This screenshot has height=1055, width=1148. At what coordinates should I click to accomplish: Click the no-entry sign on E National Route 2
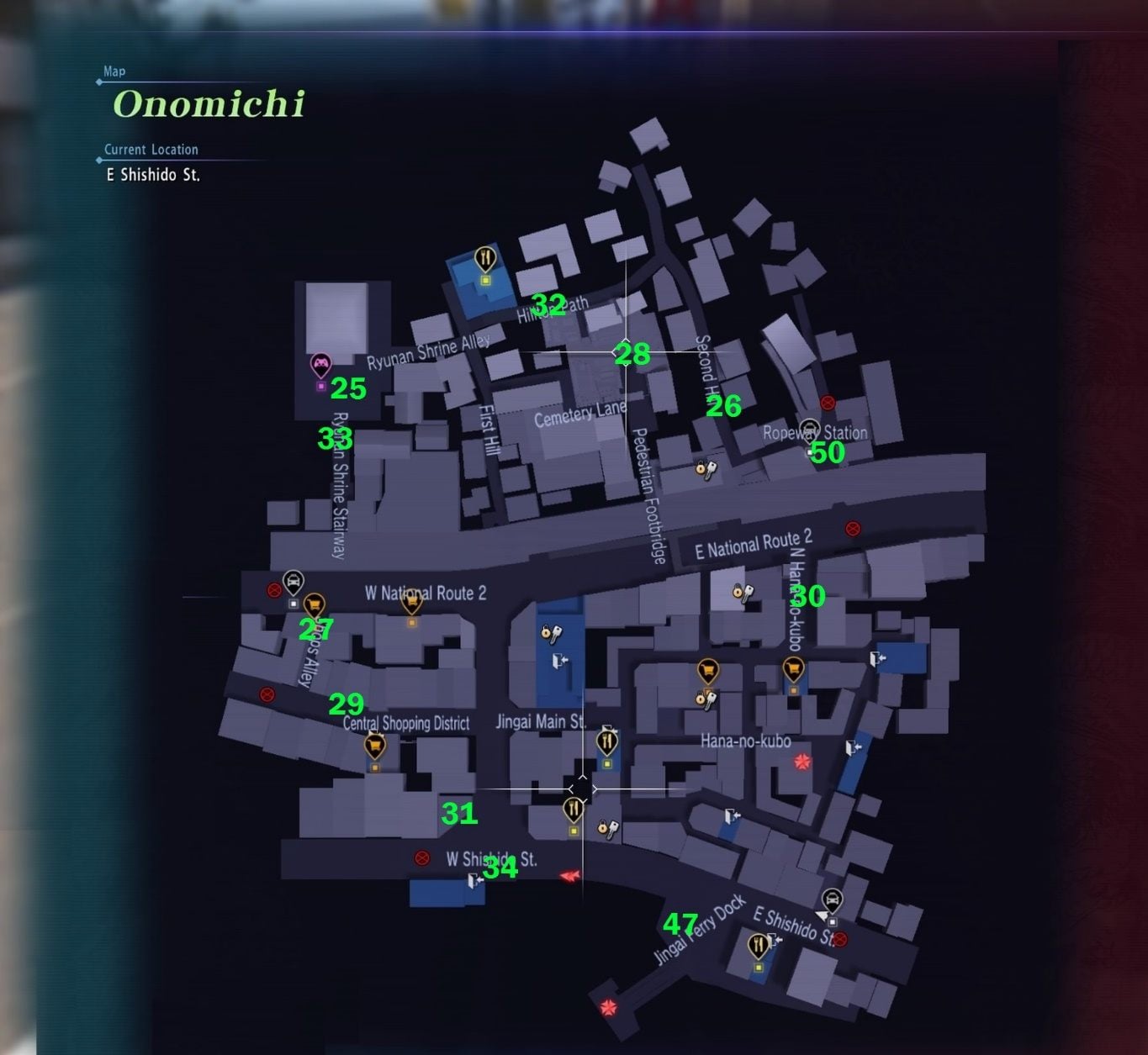(x=854, y=528)
